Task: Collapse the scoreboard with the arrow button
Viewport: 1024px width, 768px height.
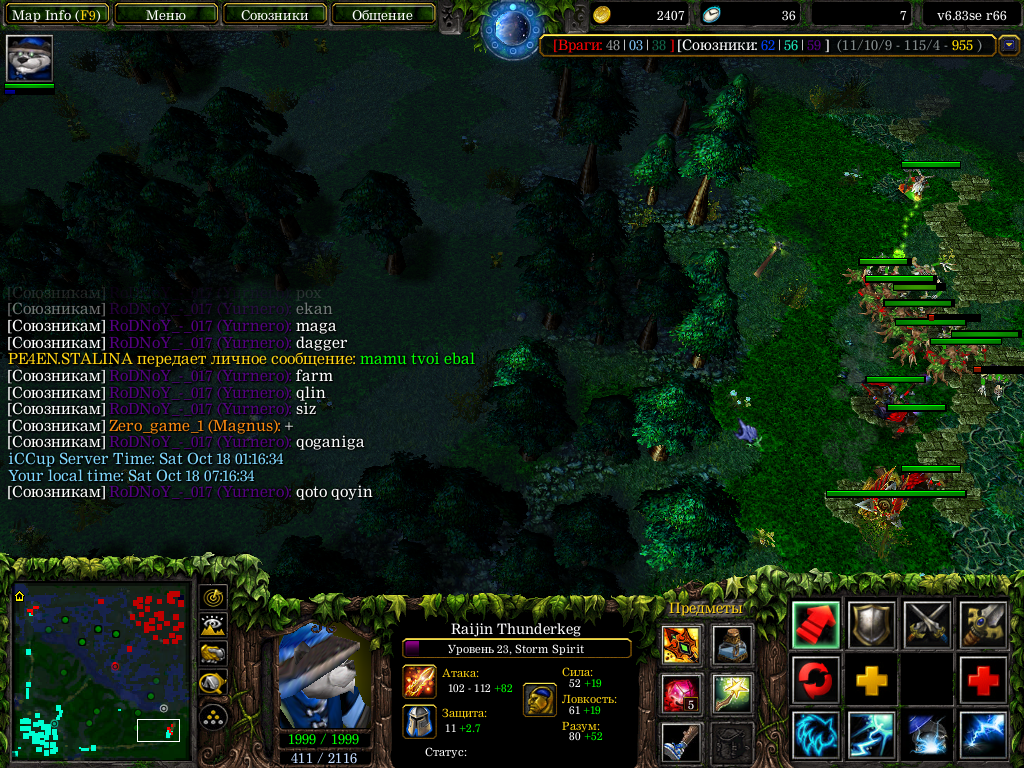Action: tap(1009, 45)
